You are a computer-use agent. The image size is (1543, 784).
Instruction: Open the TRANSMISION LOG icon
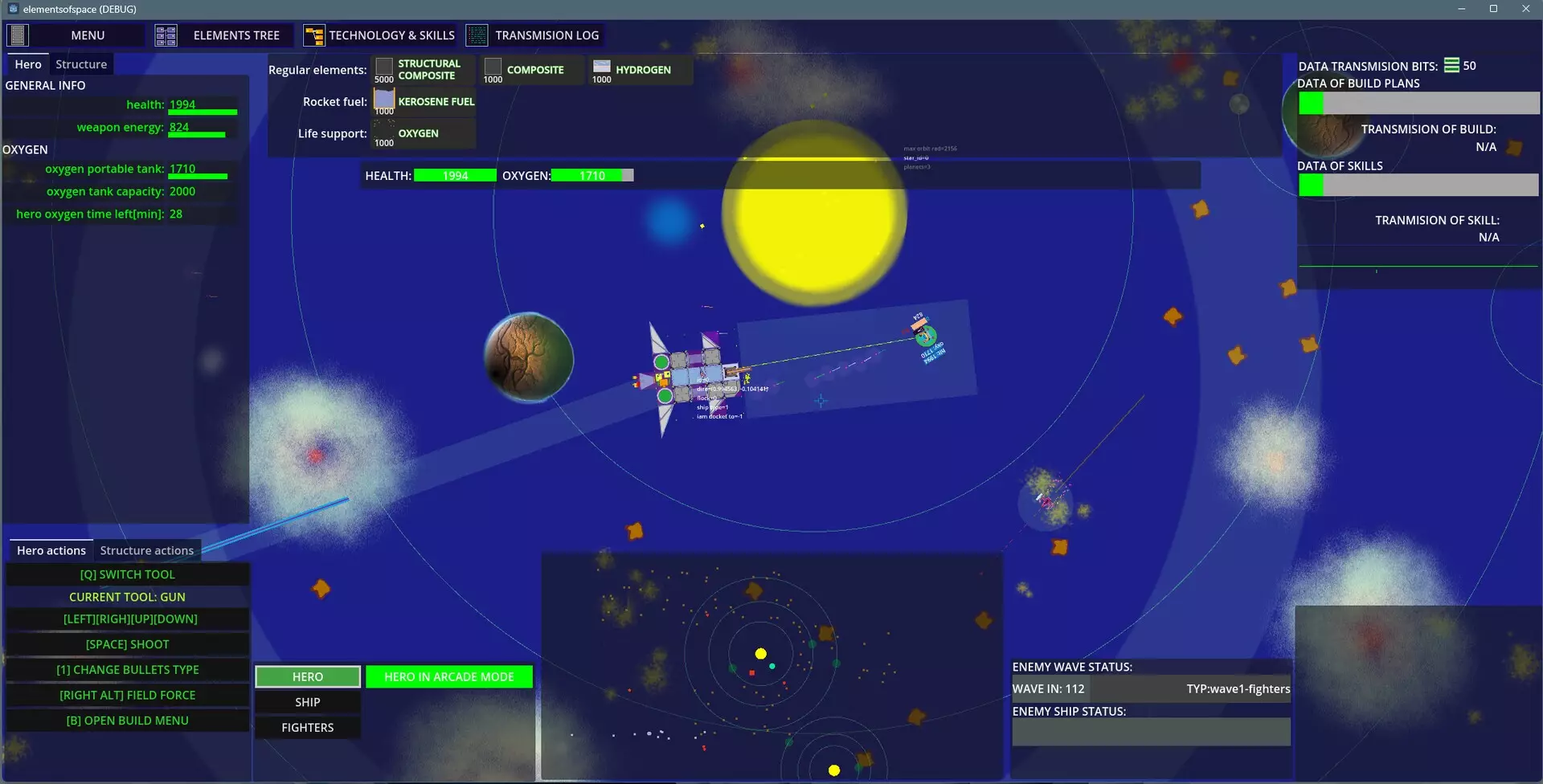point(477,34)
